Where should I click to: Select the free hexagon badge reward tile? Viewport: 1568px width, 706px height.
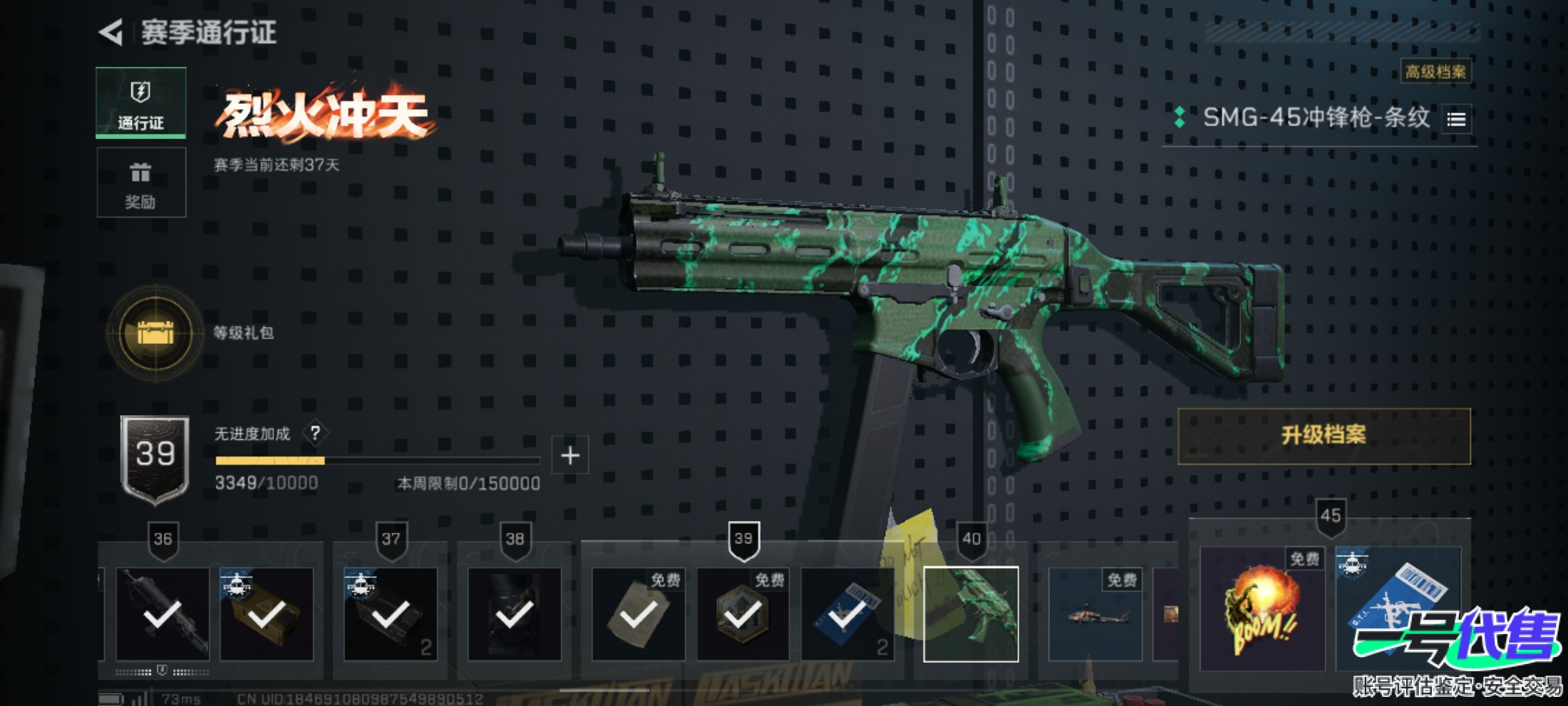click(x=742, y=614)
